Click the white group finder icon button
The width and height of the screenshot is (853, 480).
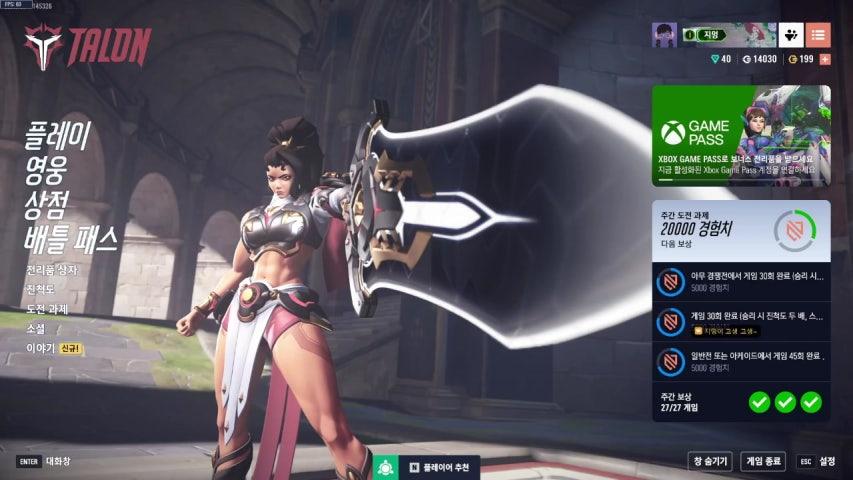coord(791,35)
